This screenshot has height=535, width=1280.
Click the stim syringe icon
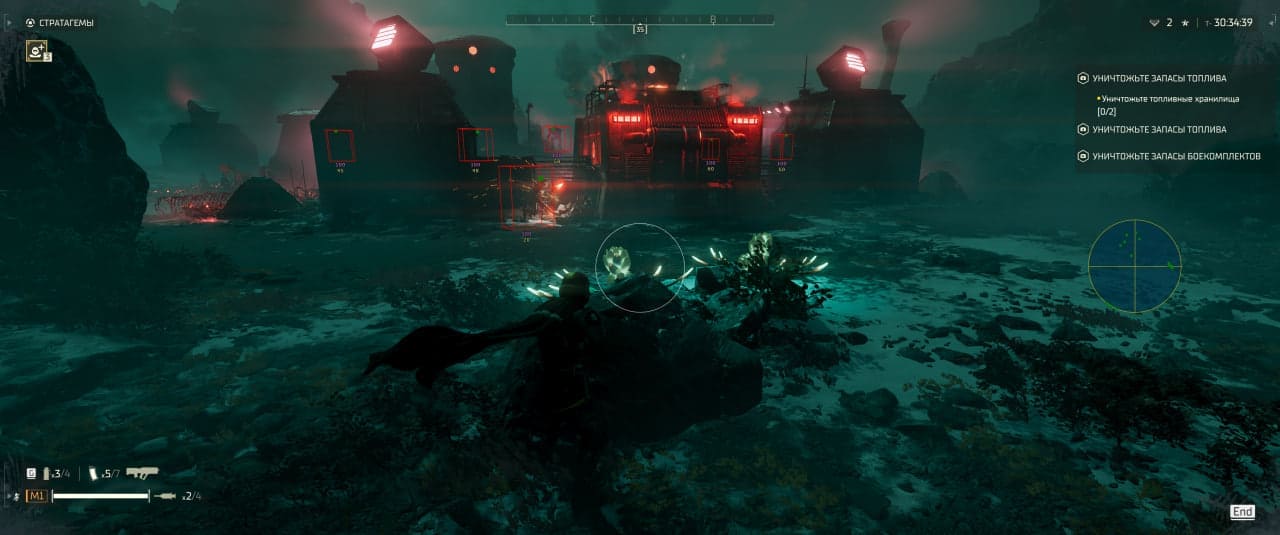(x=167, y=496)
